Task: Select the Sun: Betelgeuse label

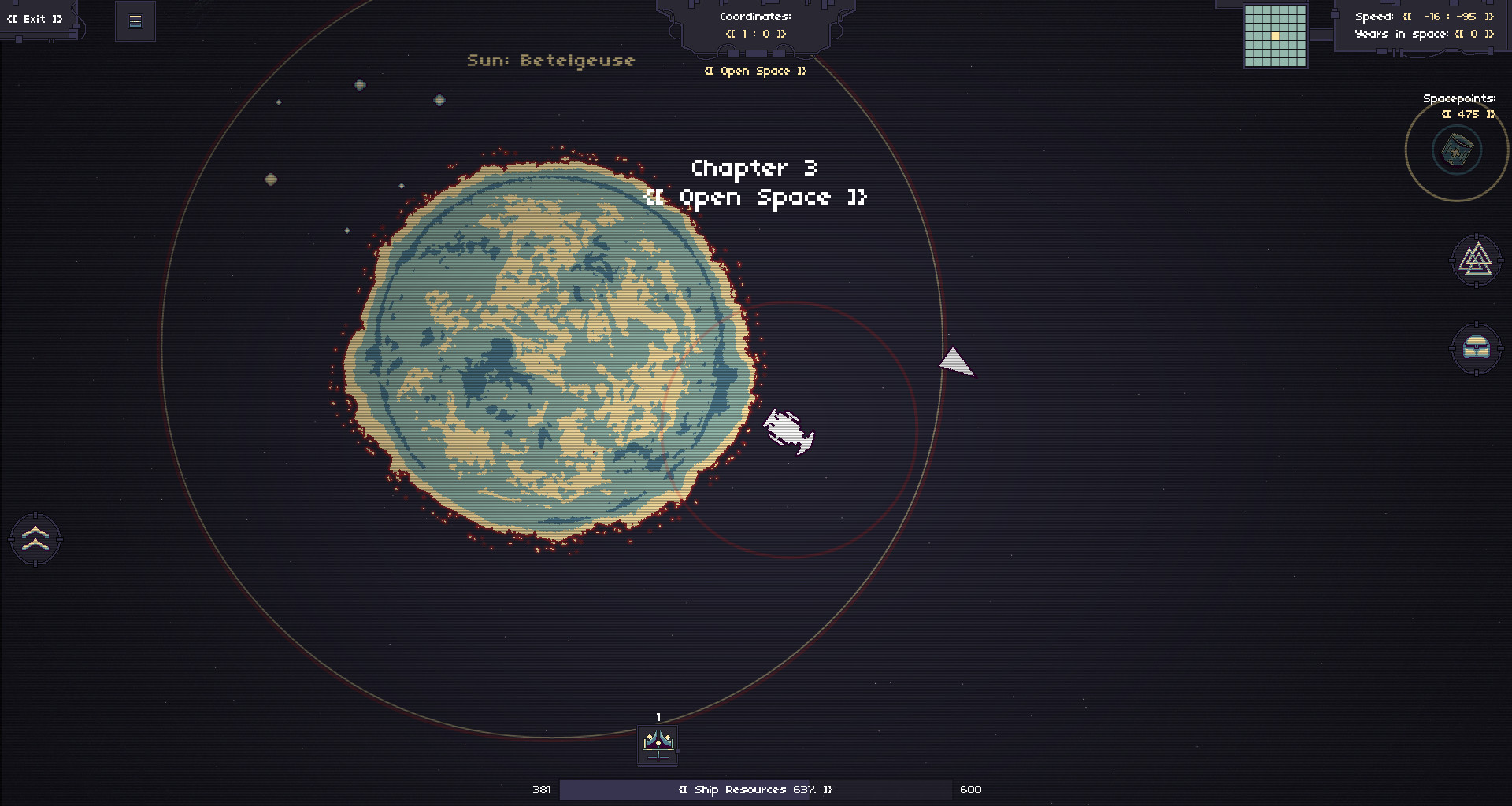Action: (x=550, y=60)
